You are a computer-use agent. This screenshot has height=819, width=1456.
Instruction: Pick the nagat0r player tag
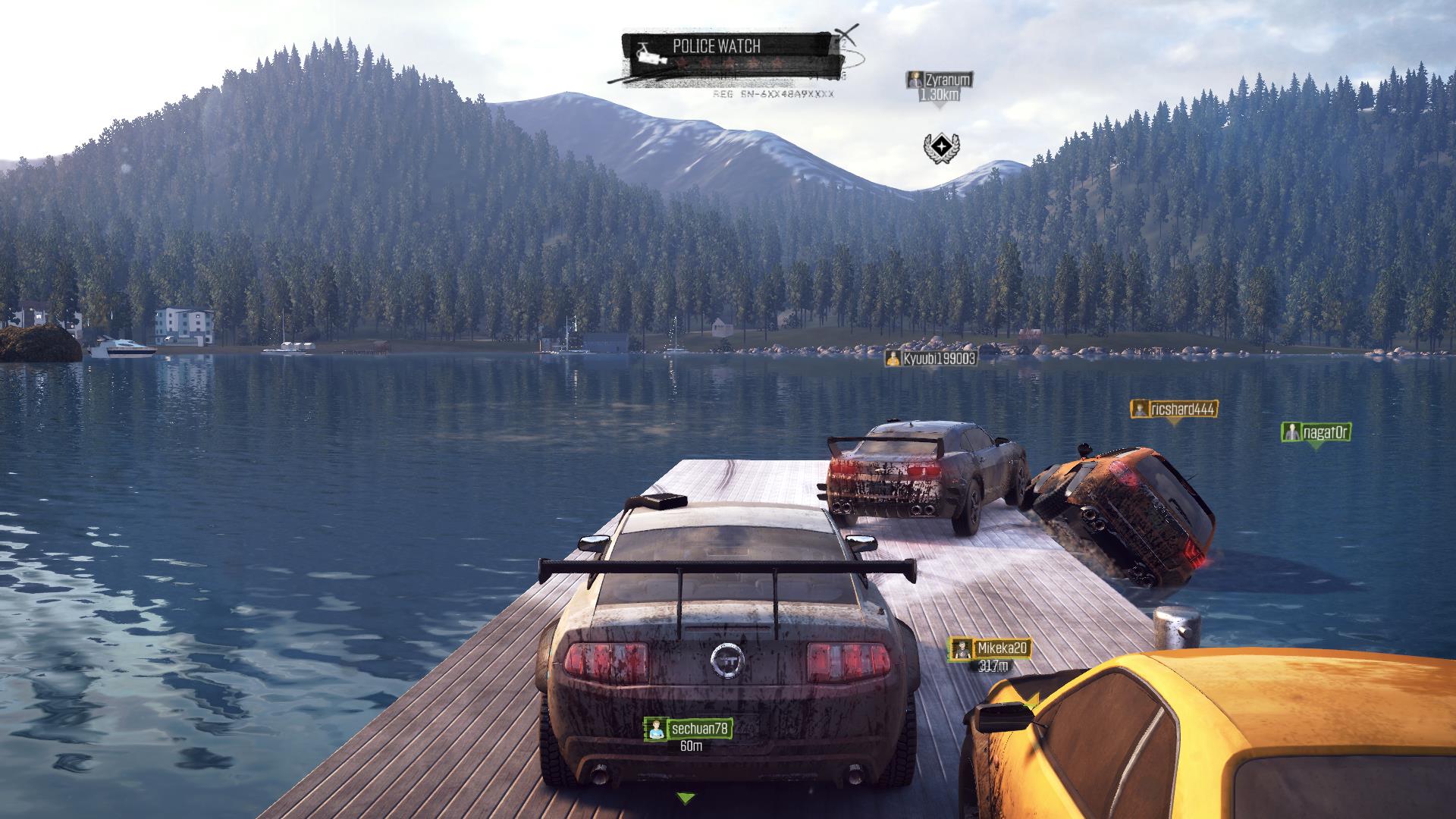point(1316,432)
